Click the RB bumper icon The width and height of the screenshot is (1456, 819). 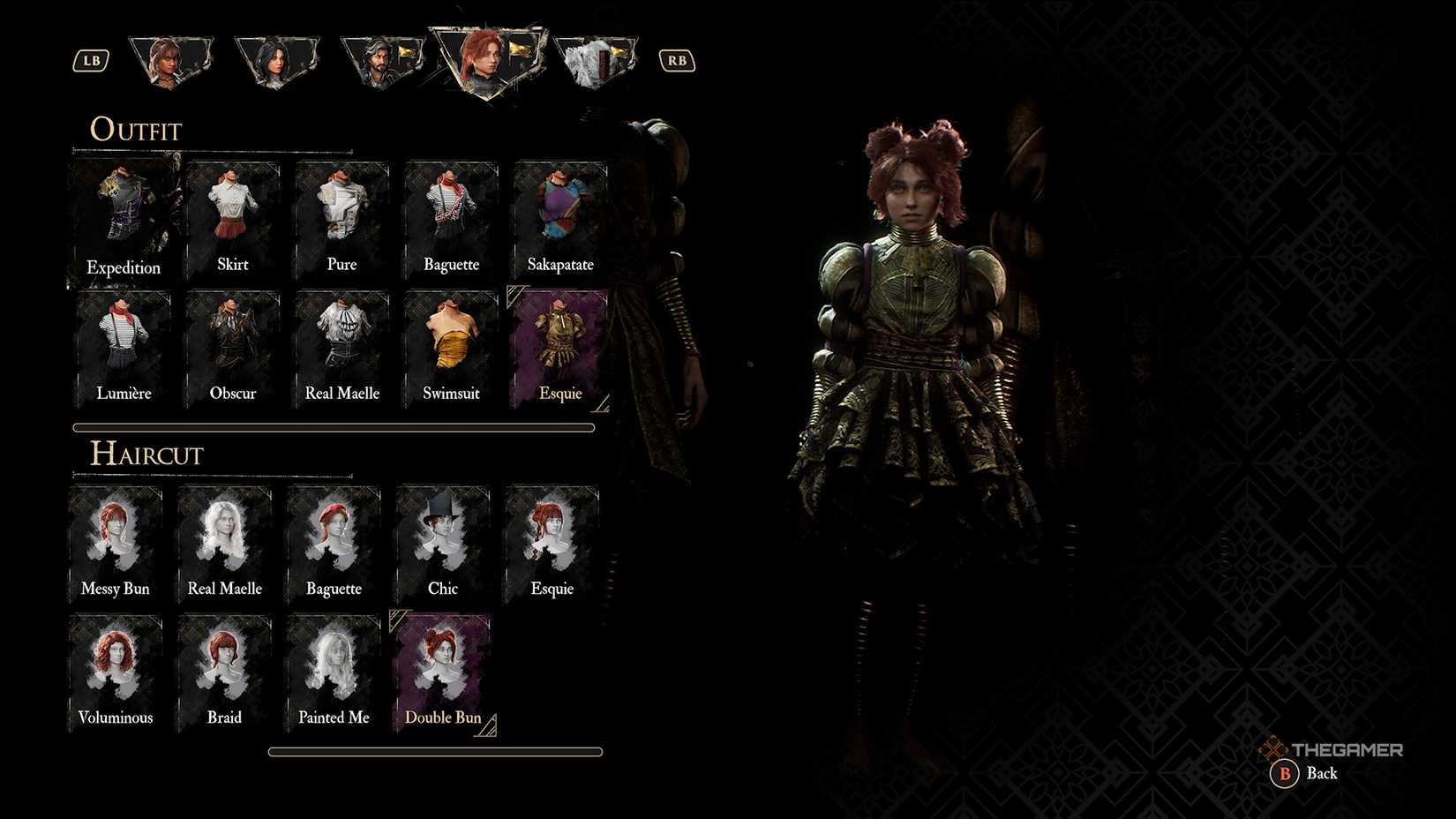(x=676, y=60)
